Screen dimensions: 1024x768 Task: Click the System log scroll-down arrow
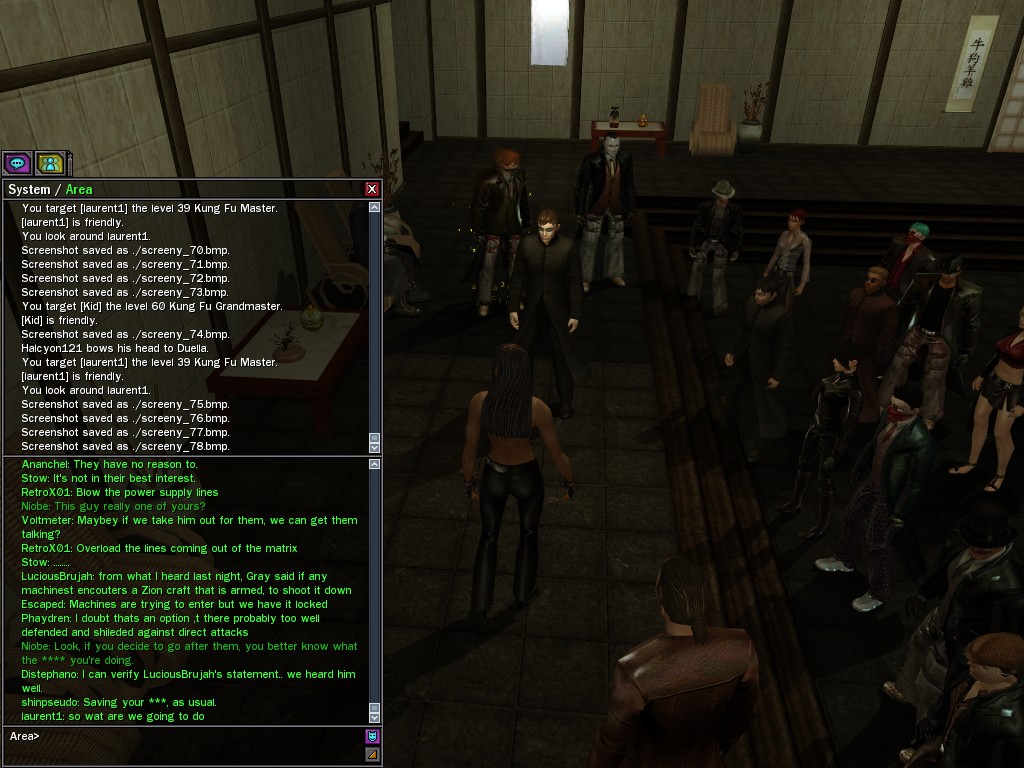coord(375,447)
